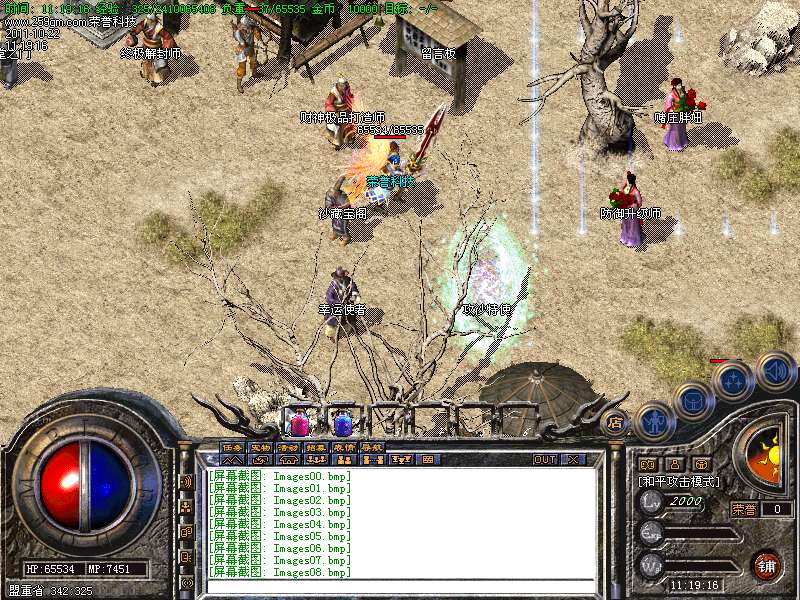Open the 表情 emotes tab
800x600 pixels.
[343, 447]
